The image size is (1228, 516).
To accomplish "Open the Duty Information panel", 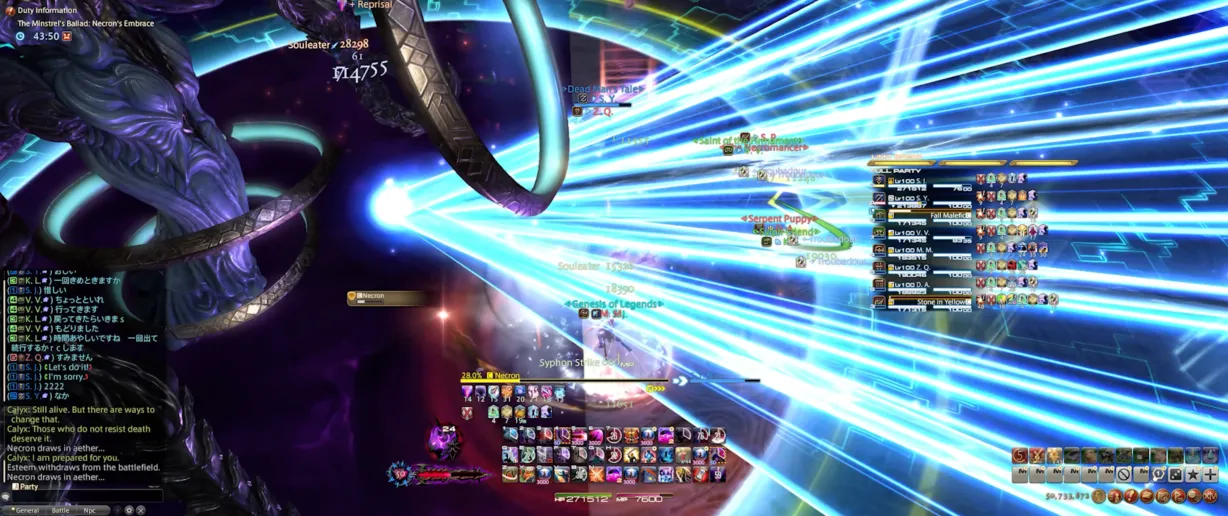I will [47, 10].
